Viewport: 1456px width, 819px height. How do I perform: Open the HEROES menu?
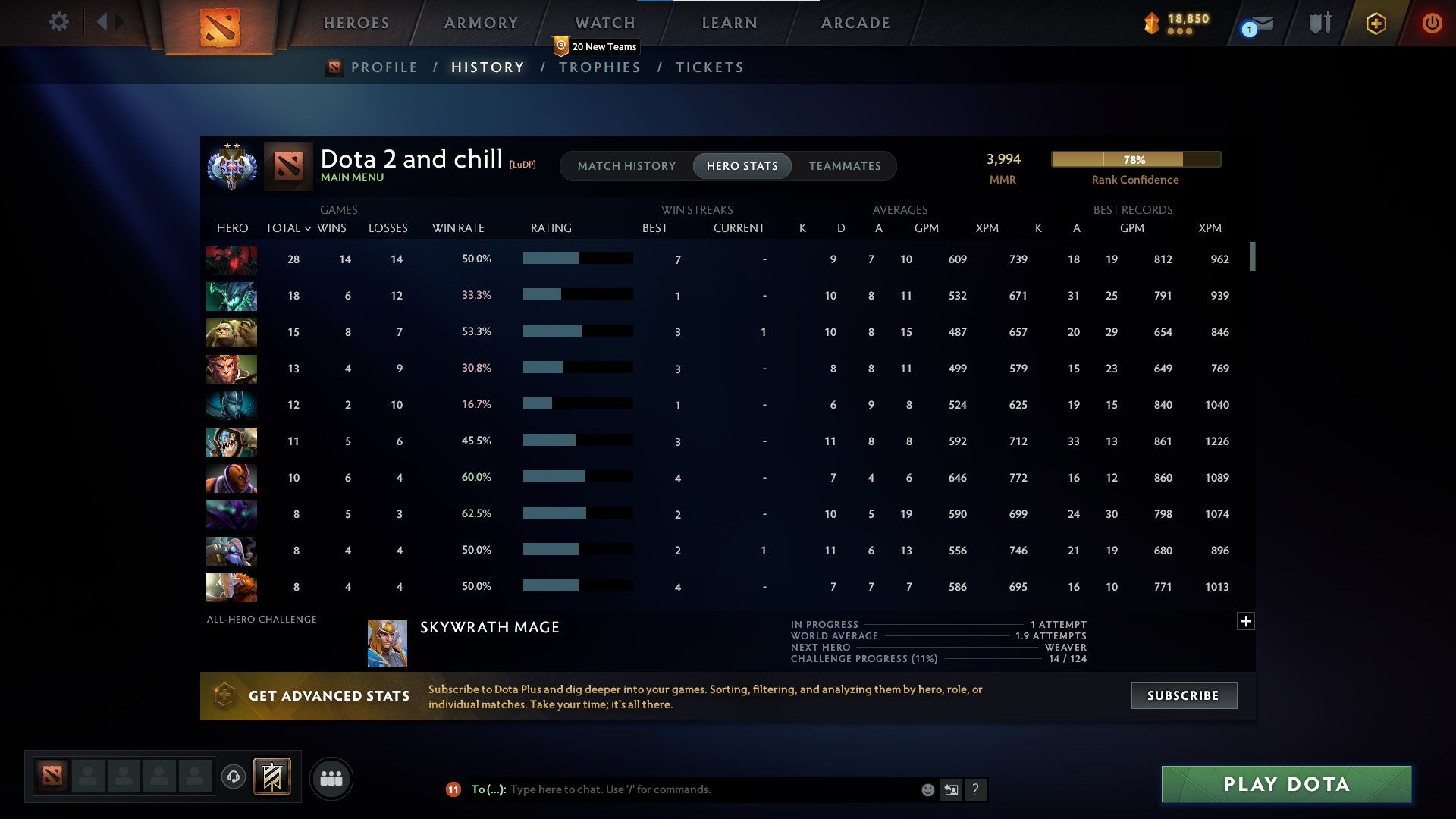click(x=356, y=23)
